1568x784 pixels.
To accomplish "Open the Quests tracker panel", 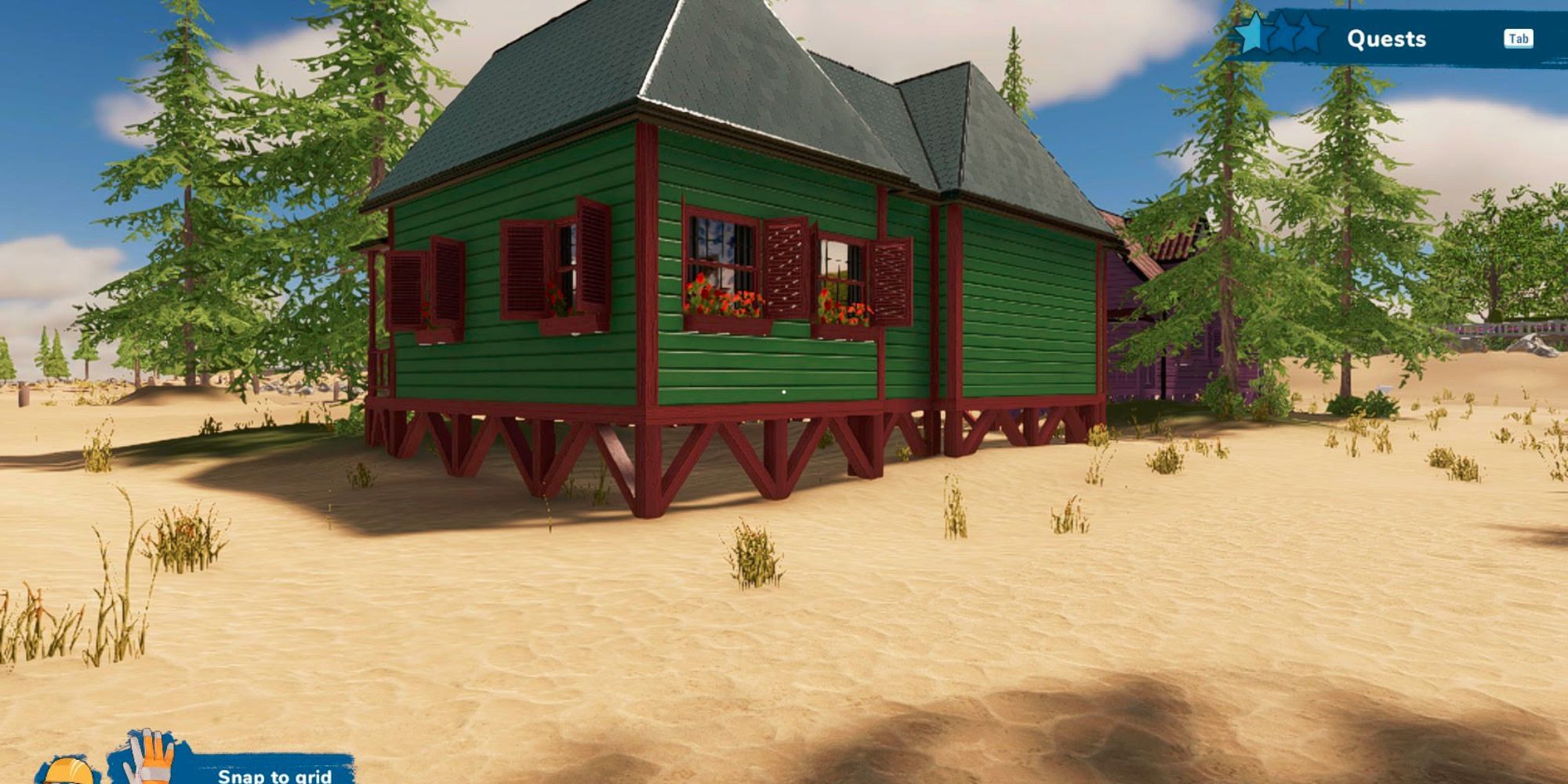I will coord(1386,38).
